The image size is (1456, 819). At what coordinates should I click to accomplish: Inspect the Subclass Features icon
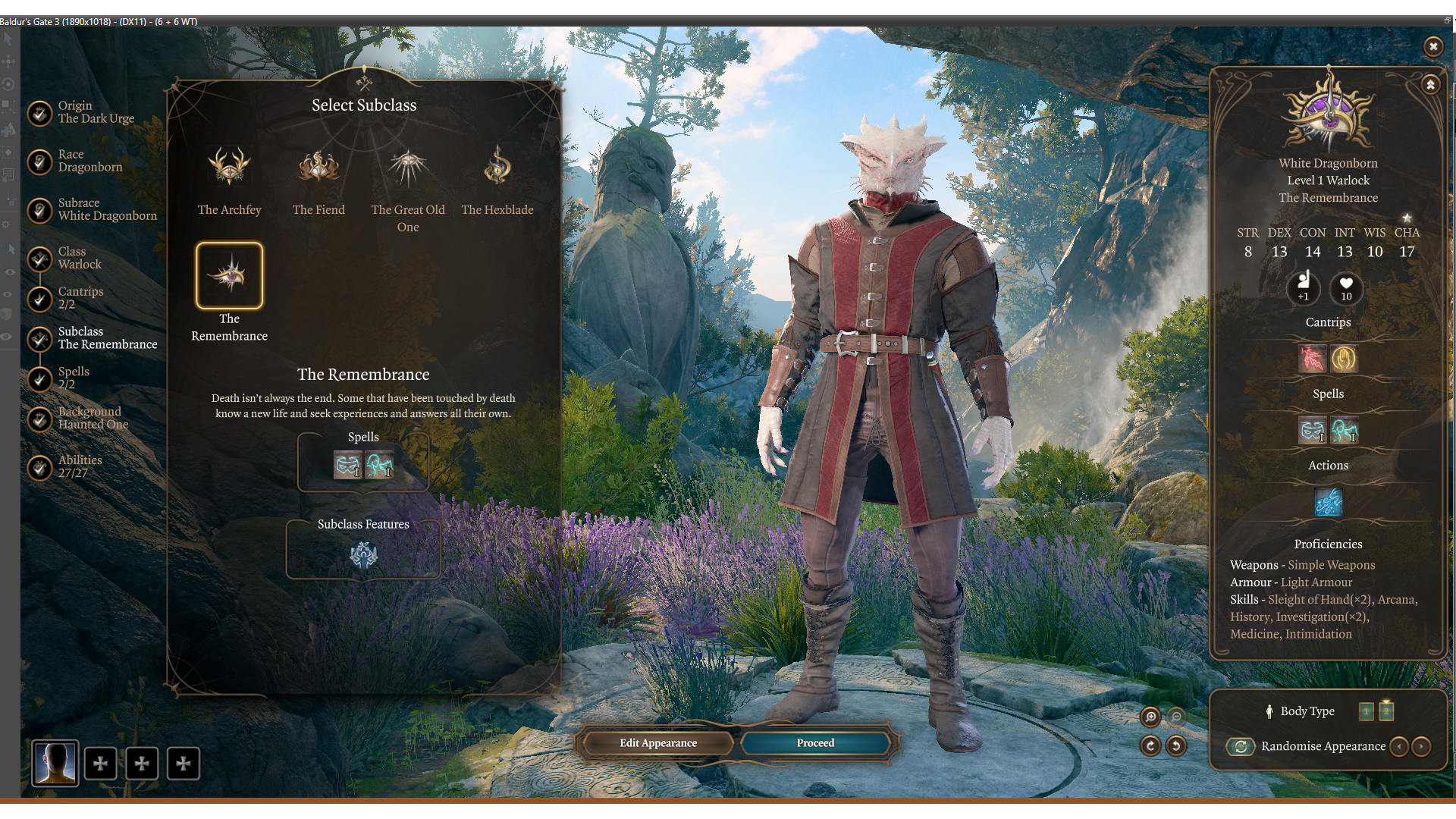click(x=363, y=555)
